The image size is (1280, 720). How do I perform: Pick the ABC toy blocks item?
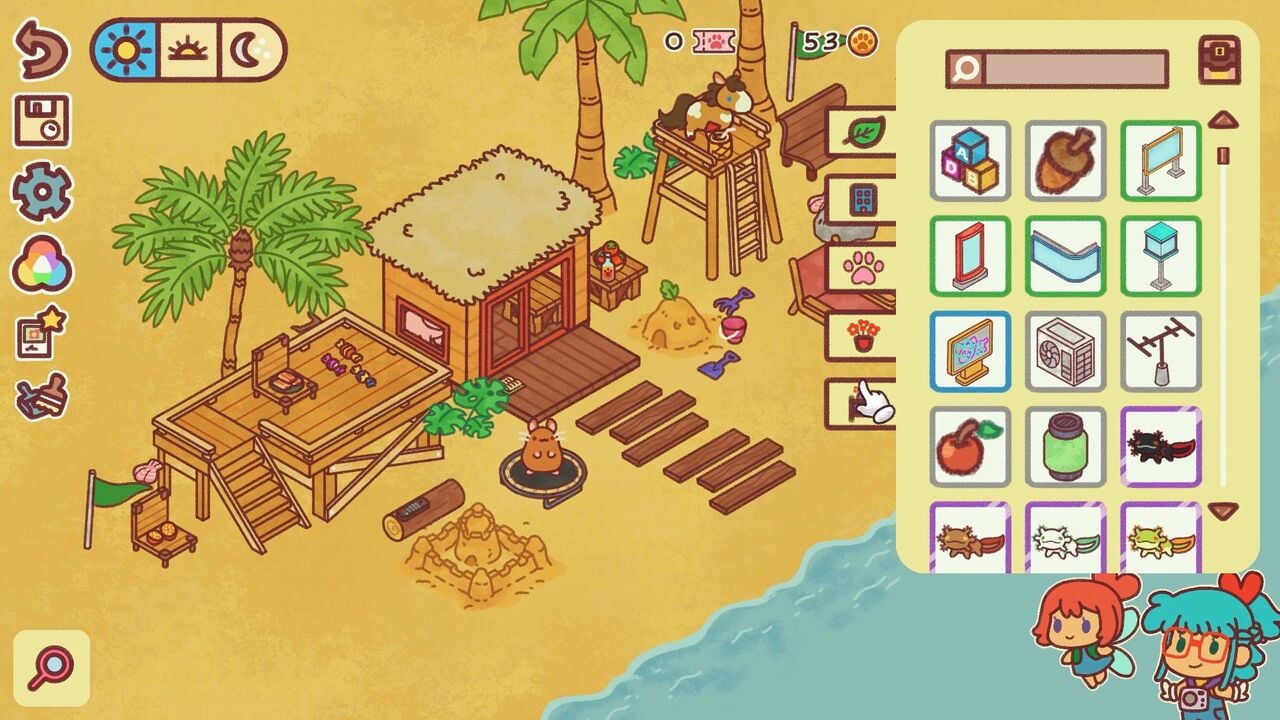pyautogui.click(x=970, y=161)
